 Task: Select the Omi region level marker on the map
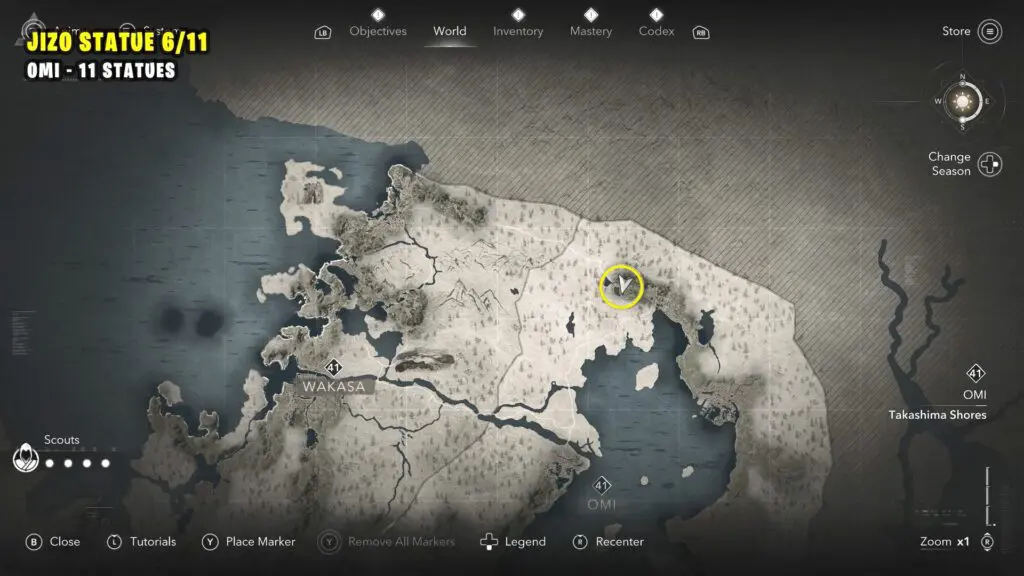coord(602,487)
